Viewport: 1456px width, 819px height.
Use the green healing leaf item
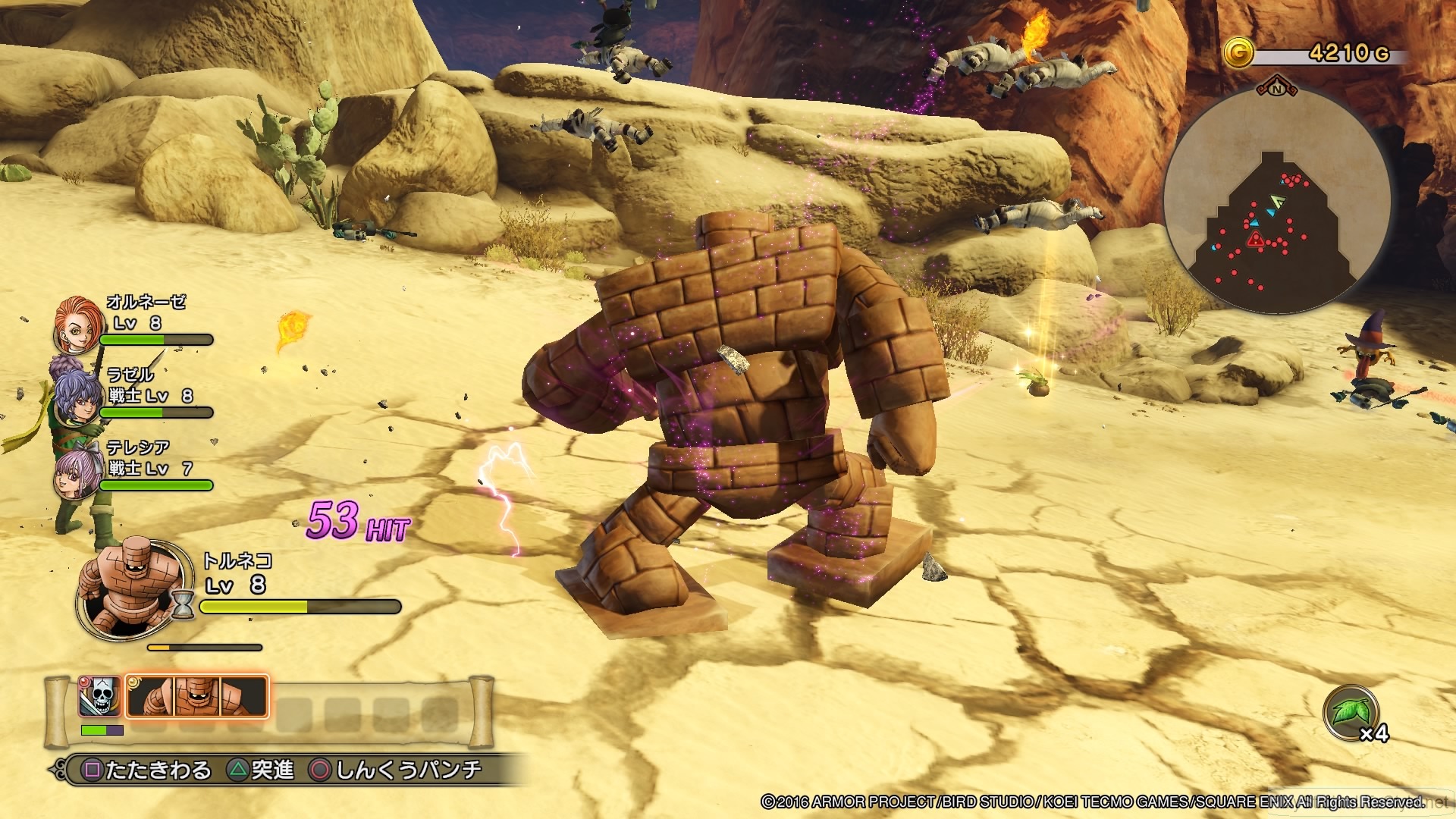click(1350, 713)
